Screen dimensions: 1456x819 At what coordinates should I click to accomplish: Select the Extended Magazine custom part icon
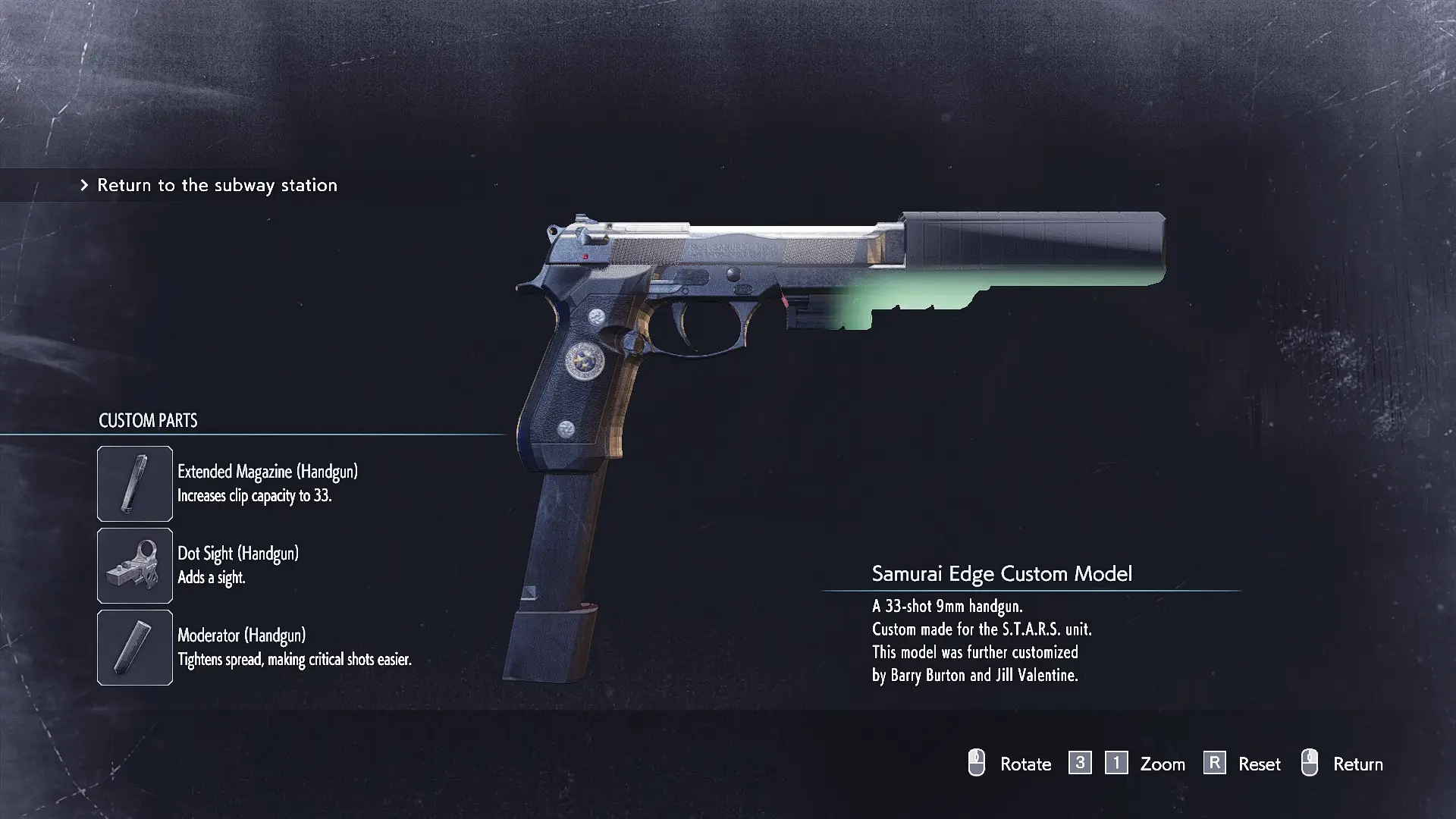click(135, 484)
